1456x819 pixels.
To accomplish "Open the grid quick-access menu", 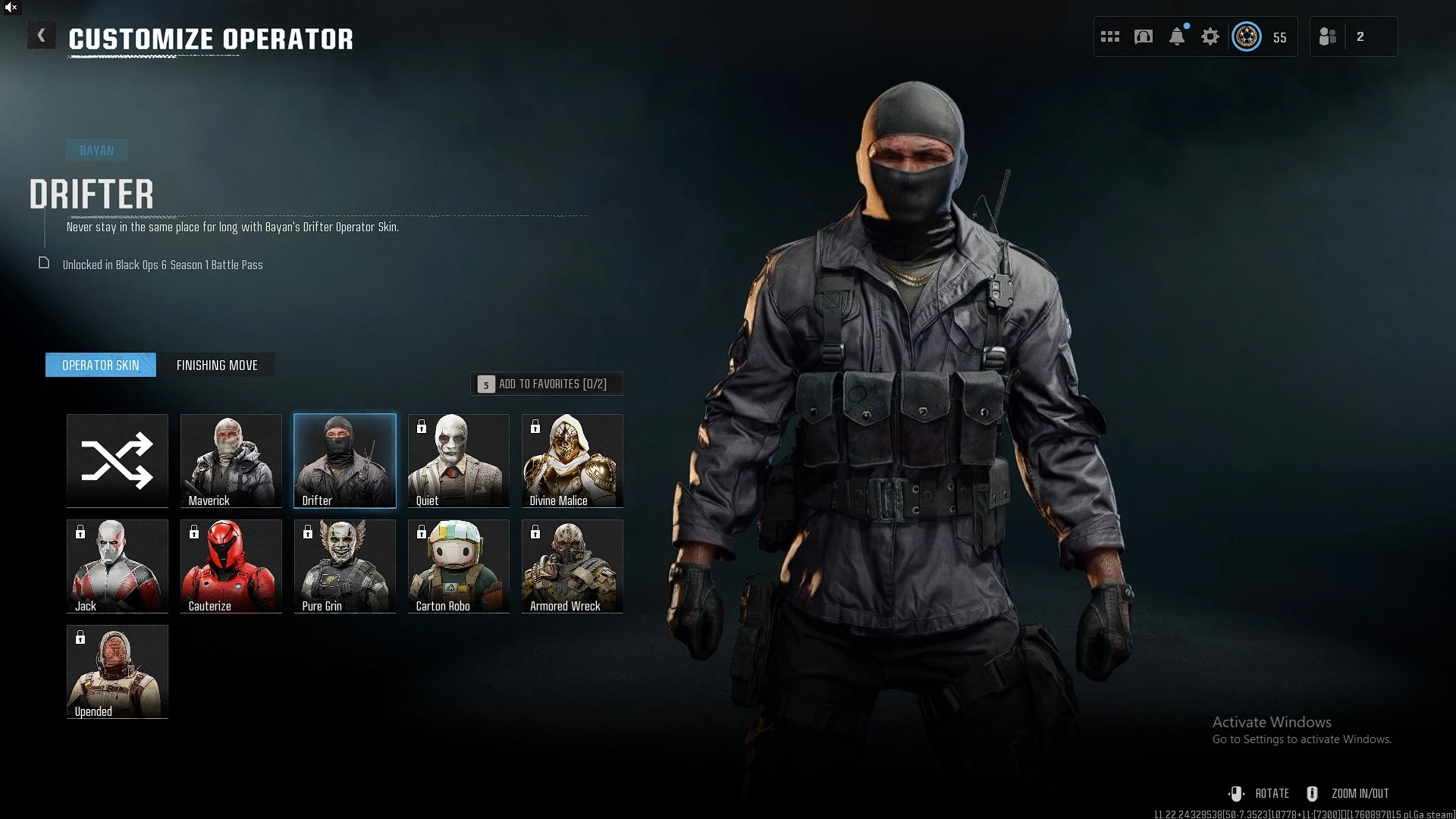I will (x=1110, y=36).
